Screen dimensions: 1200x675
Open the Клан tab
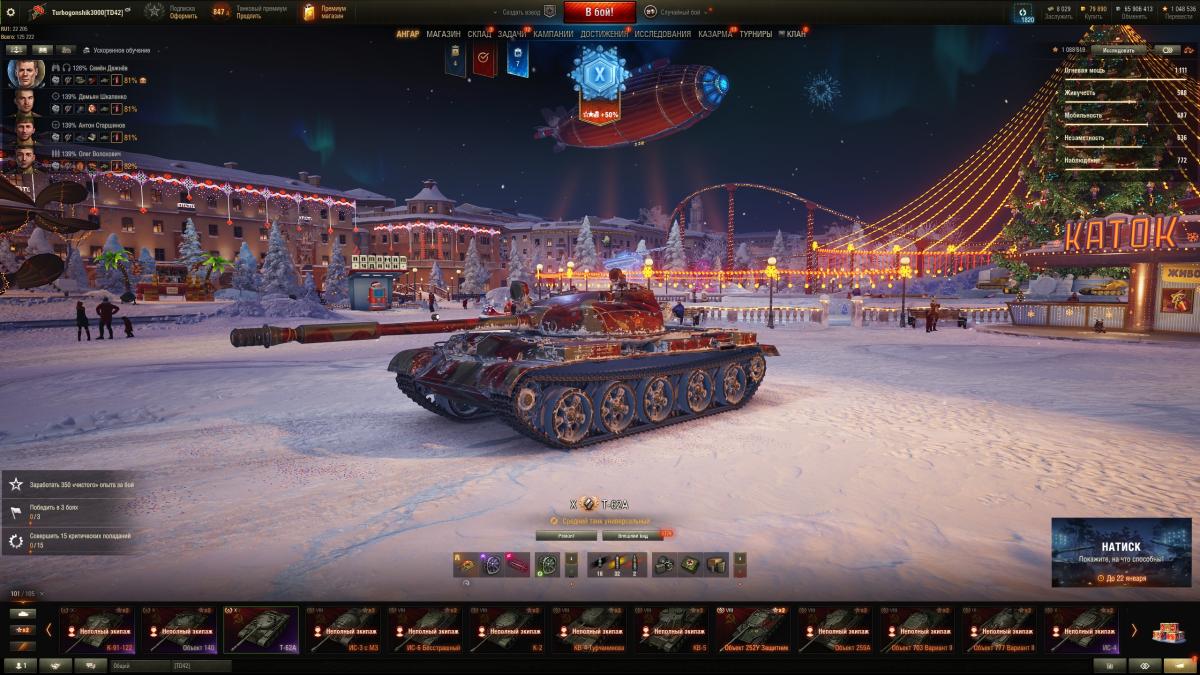click(x=795, y=34)
